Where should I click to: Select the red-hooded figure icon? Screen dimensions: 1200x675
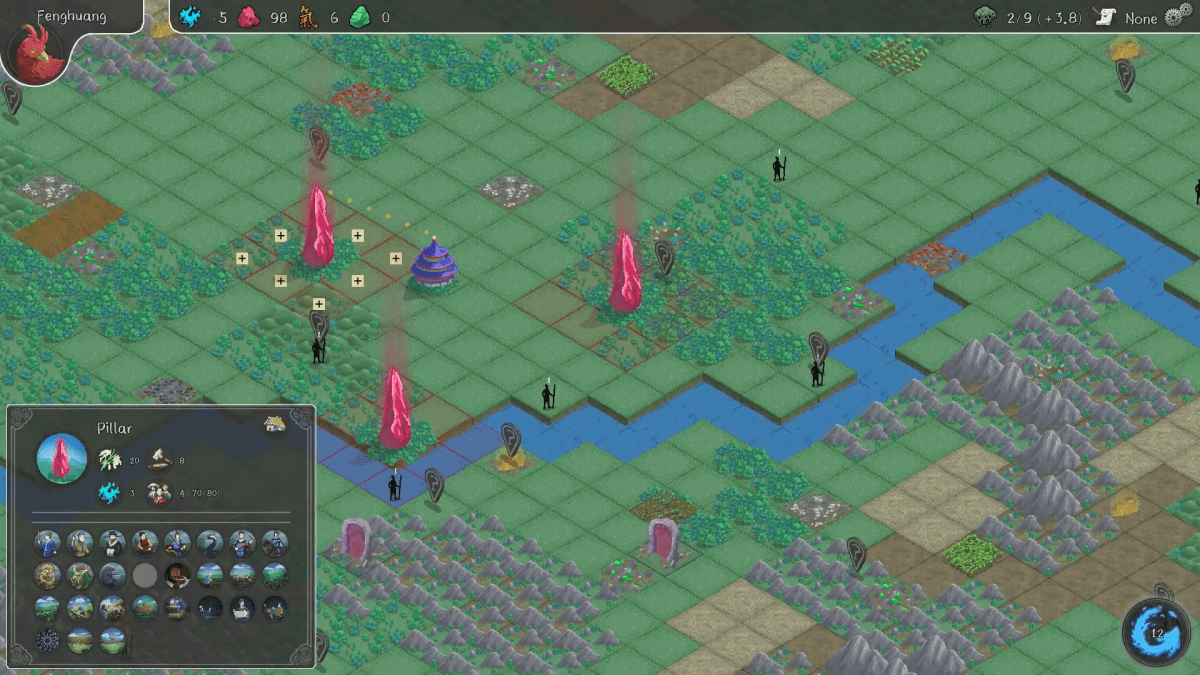click(178, 575)
